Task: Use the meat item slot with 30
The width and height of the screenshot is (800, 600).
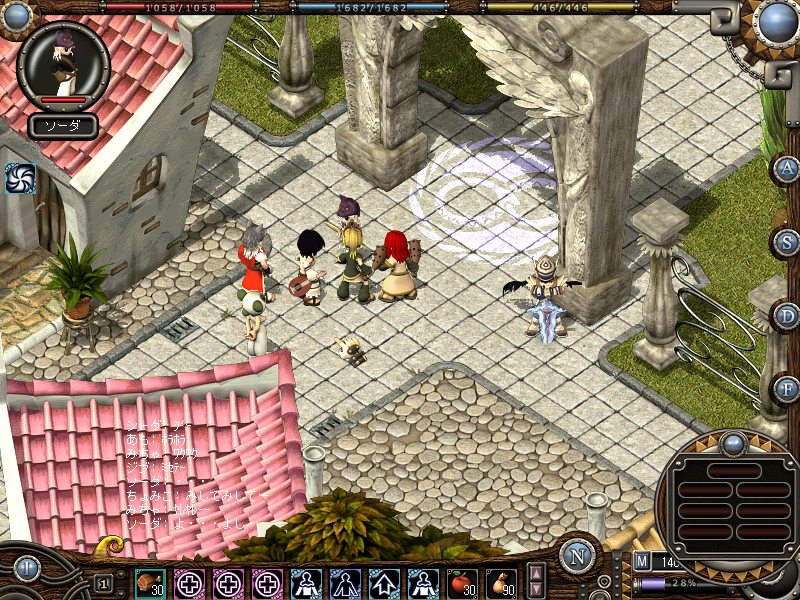Action: coord(150,582)
